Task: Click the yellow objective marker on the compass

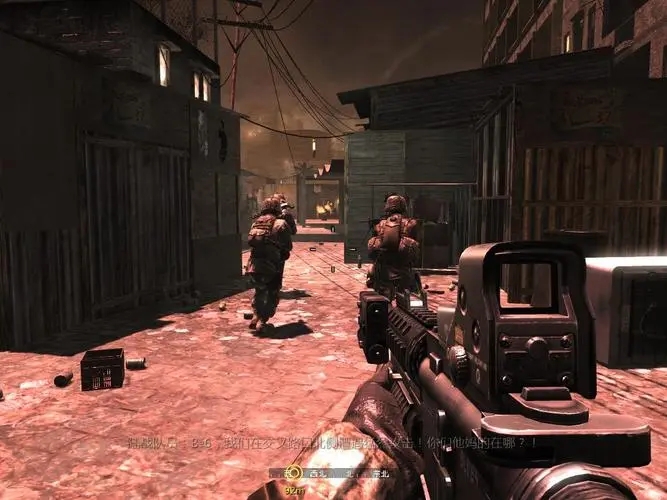Action: 293,472
